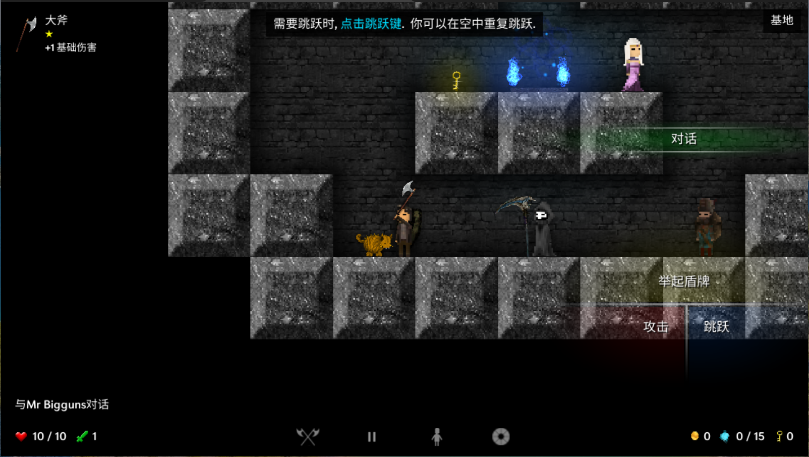This screenshot has width=809, height=457.
Task: Pause the game with the pause icon
Action: click(x=372, y=436)
